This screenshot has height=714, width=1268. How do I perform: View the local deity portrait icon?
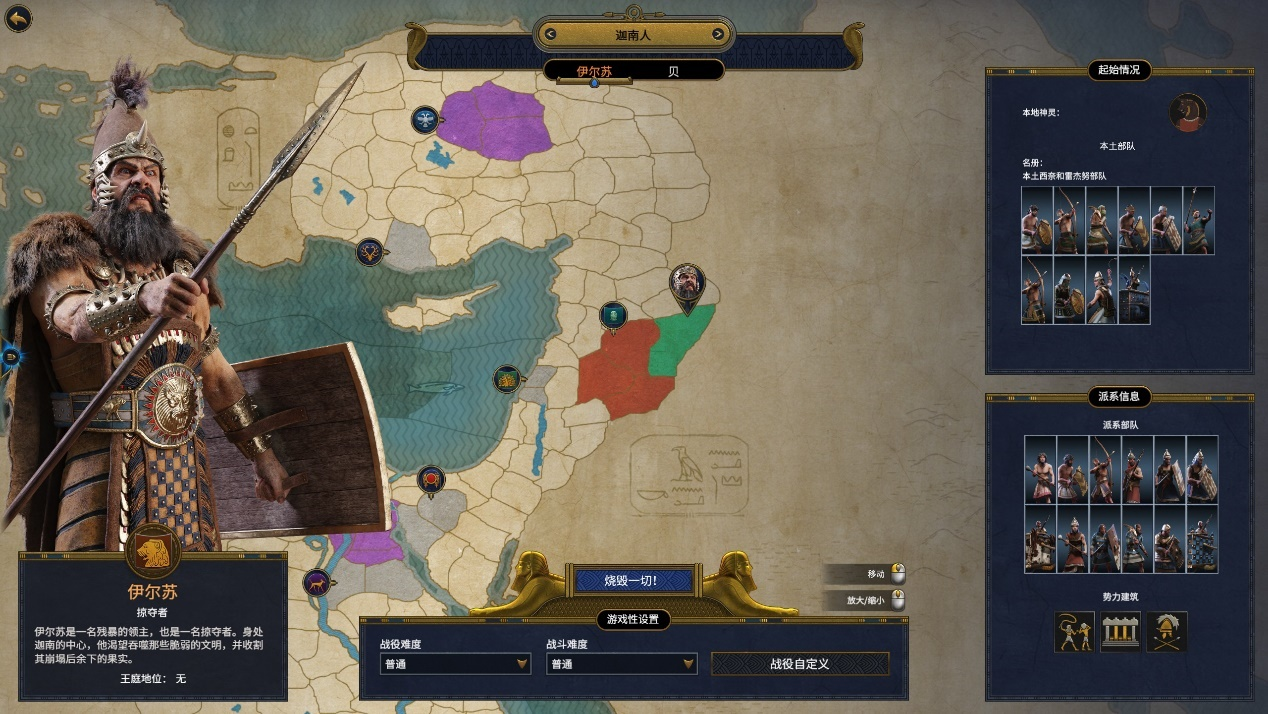click(x=1188, y=112)
